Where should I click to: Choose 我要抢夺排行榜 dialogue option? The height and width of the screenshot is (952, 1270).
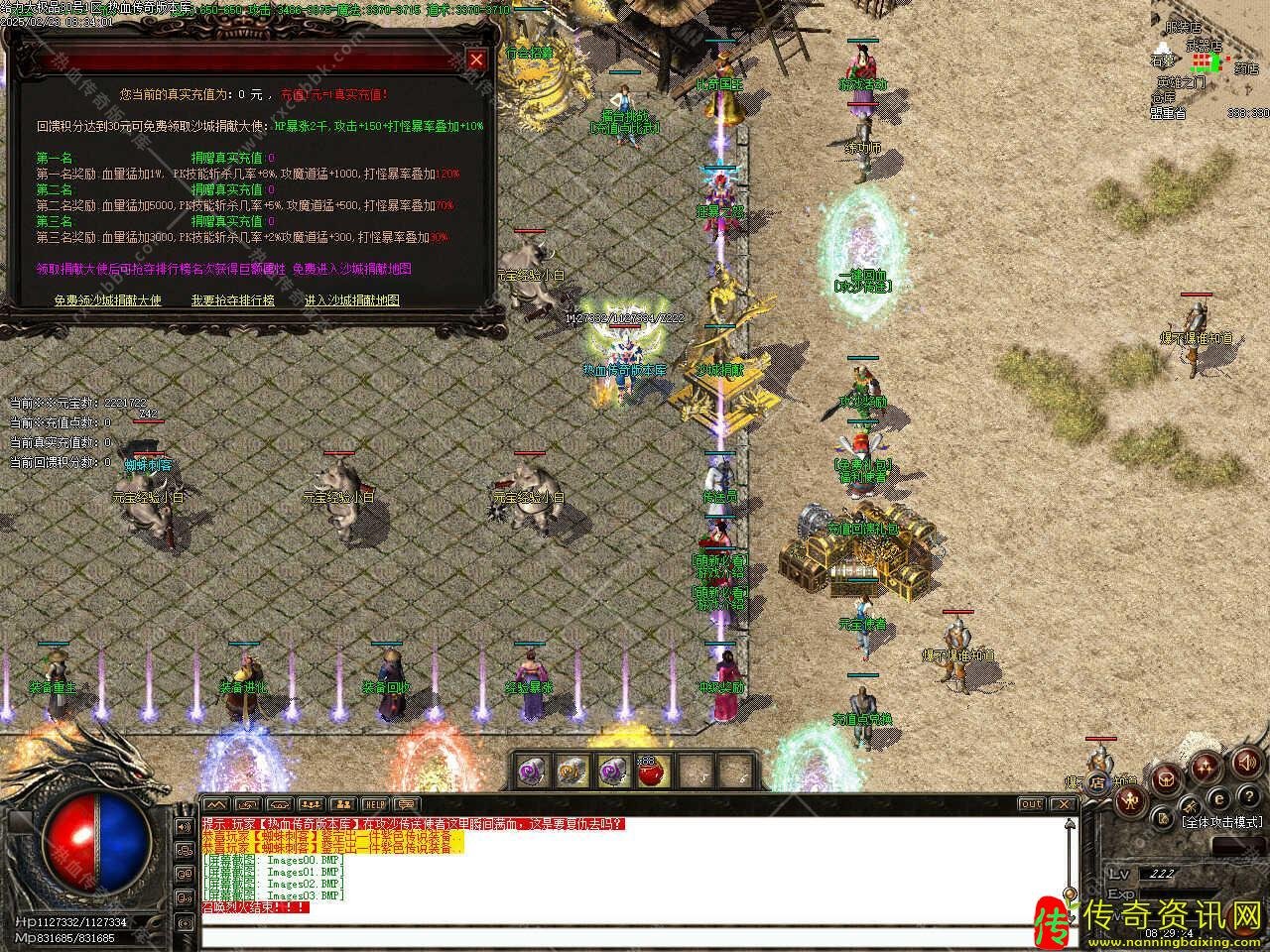[232, 299]
